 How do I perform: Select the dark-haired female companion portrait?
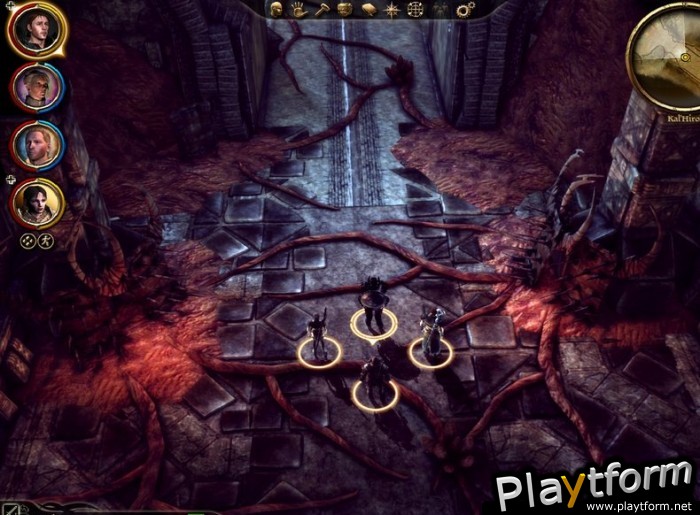point(38,202)
